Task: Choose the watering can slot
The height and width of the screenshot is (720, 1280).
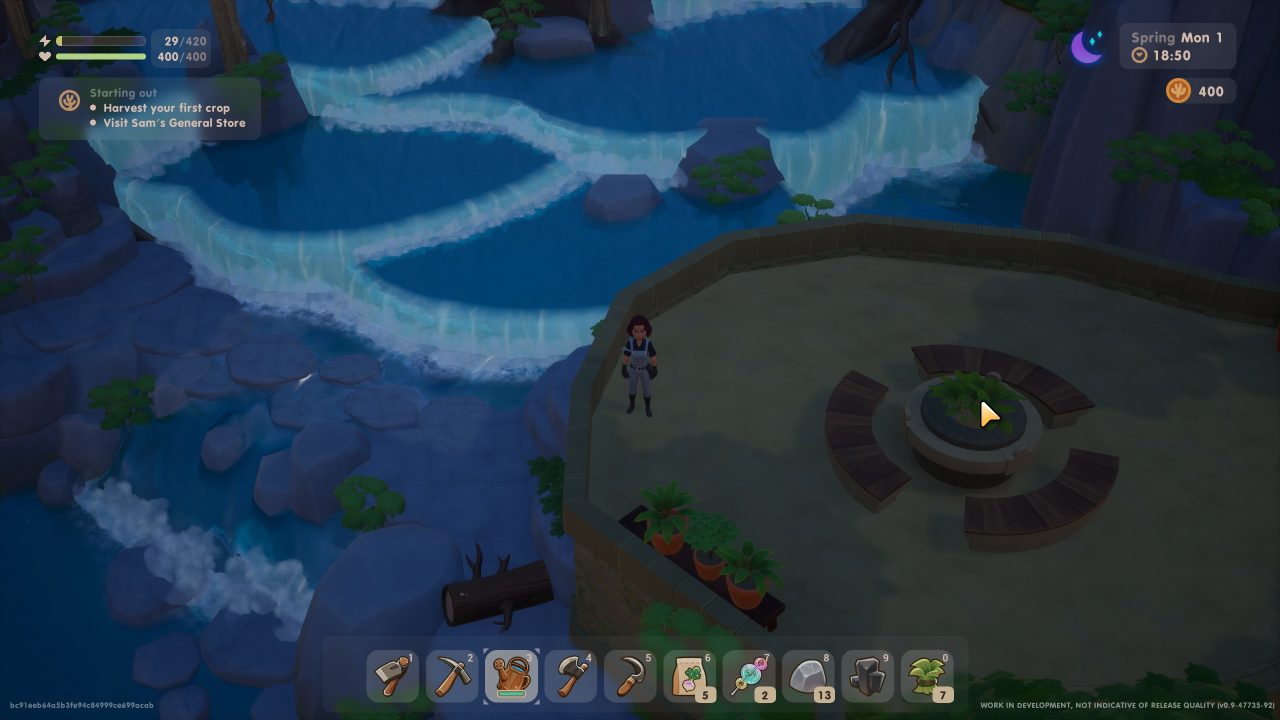Action: tap(512, 676)
